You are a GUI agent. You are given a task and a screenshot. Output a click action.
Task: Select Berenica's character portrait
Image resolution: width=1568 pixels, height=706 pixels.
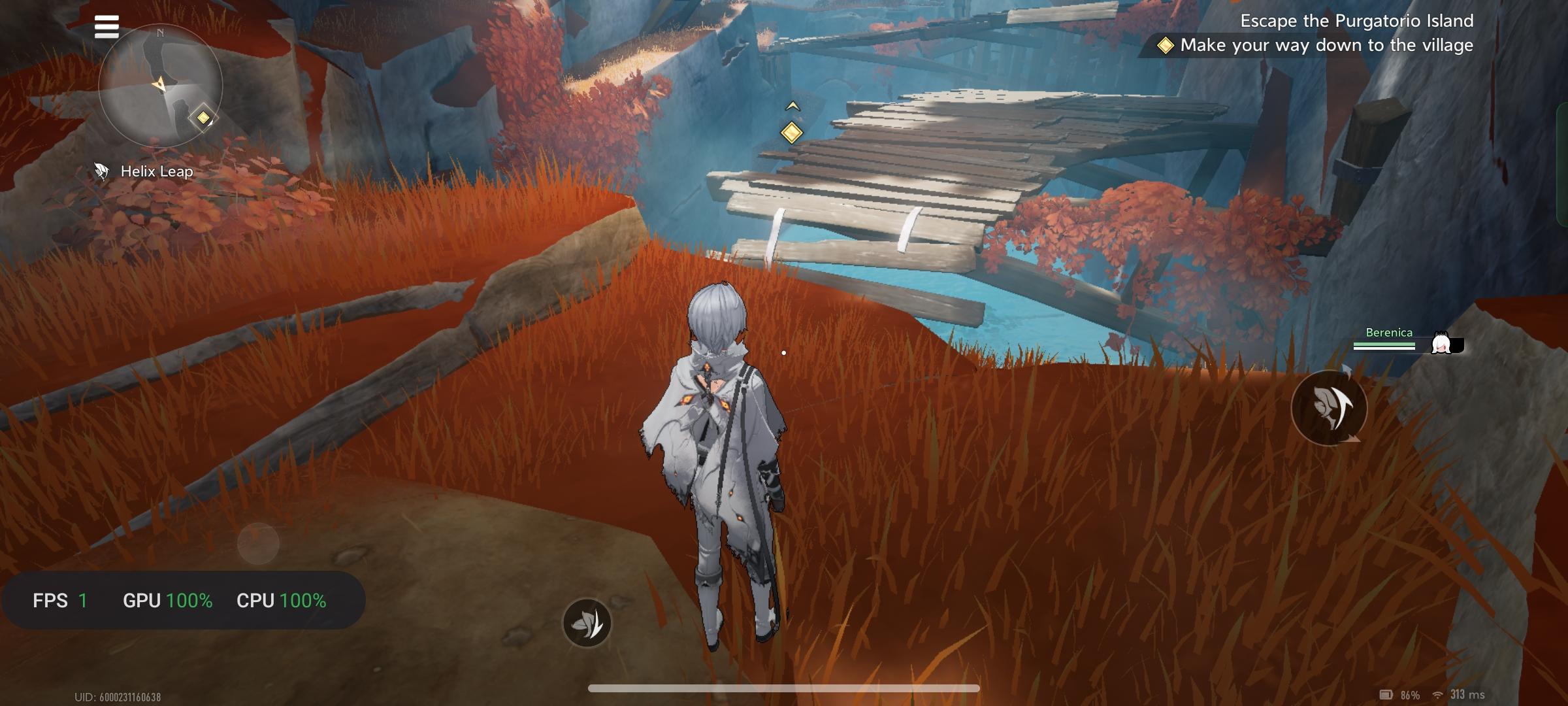[1441, 343]
